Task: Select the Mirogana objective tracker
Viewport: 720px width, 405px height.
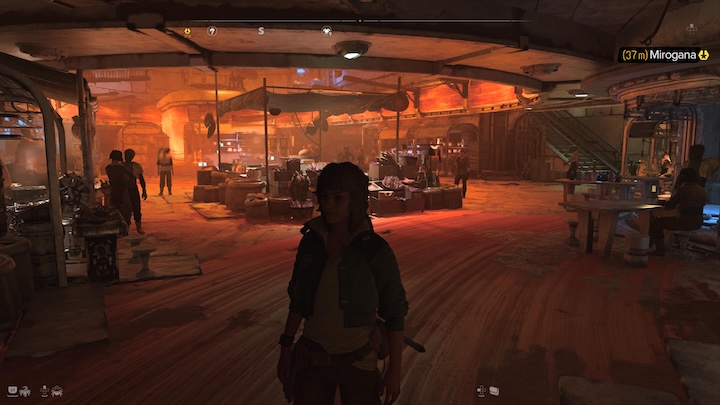Action: click(x=664, y=54)
